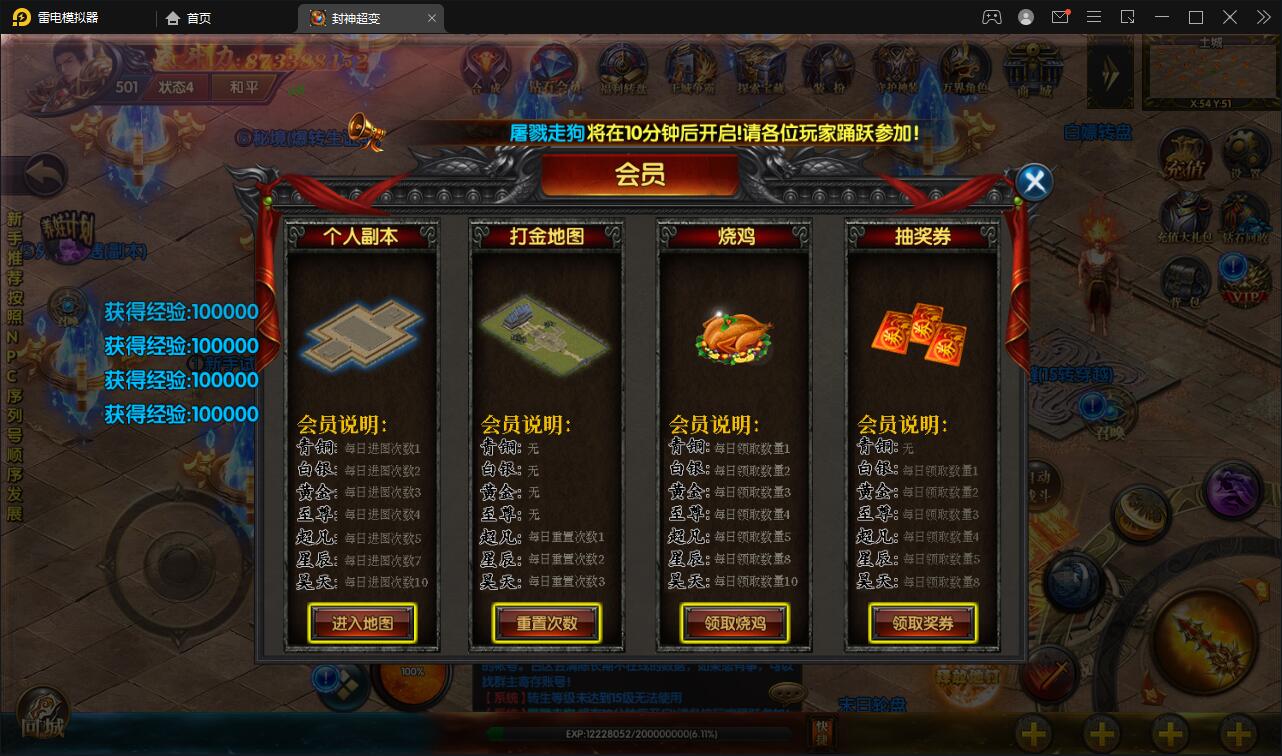Close the 会员 membership dialog

[x=1033, y=181]
